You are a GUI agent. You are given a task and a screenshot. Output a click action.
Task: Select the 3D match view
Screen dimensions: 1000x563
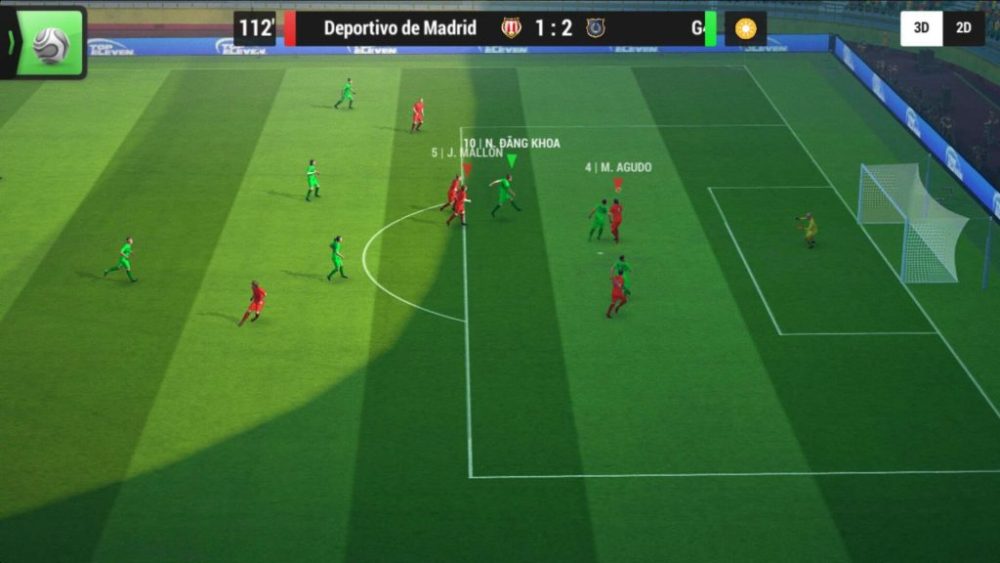click(x=921, y=28)
